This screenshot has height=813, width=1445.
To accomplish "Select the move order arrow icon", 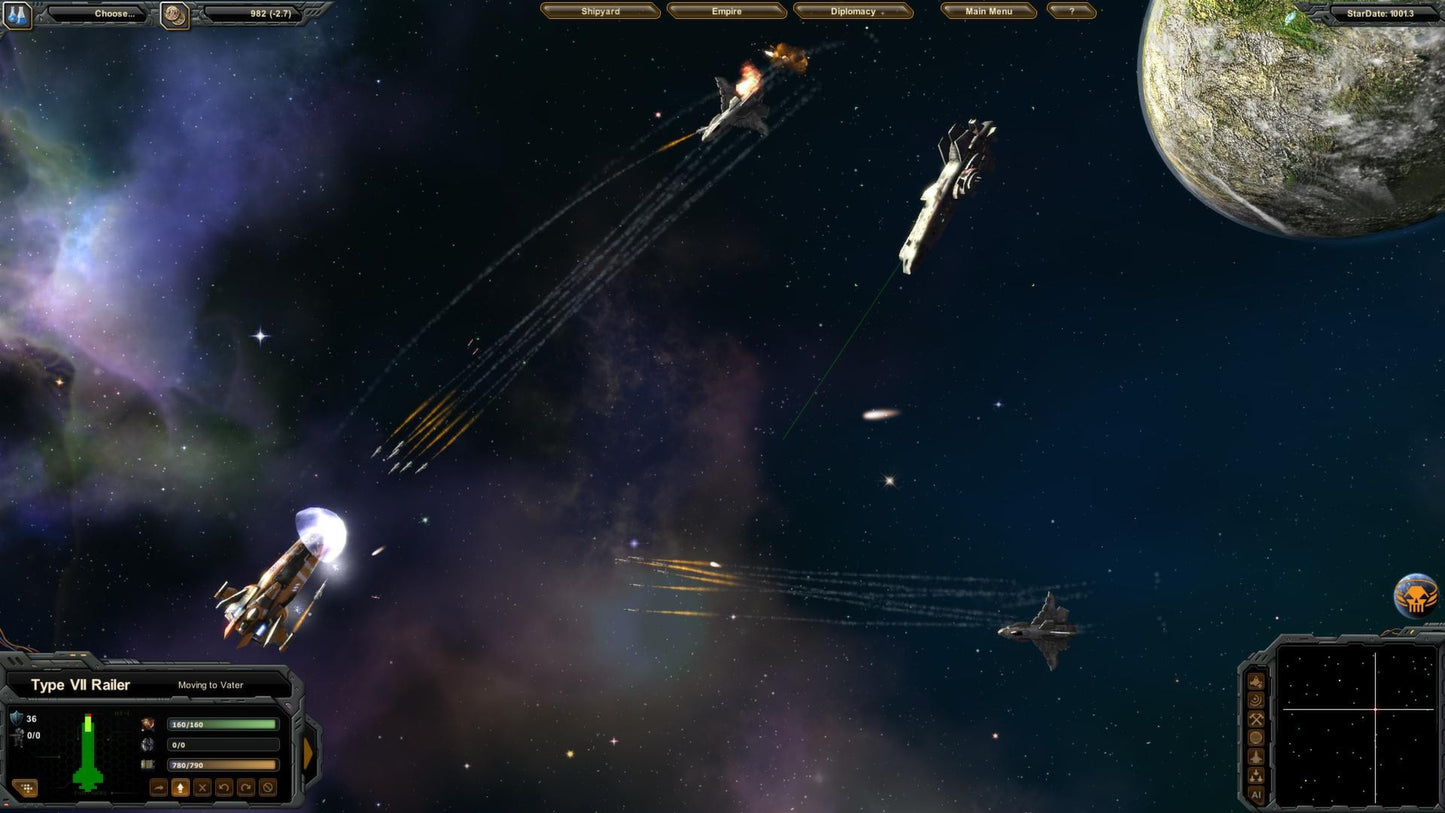I will click(x=158, y=788).
